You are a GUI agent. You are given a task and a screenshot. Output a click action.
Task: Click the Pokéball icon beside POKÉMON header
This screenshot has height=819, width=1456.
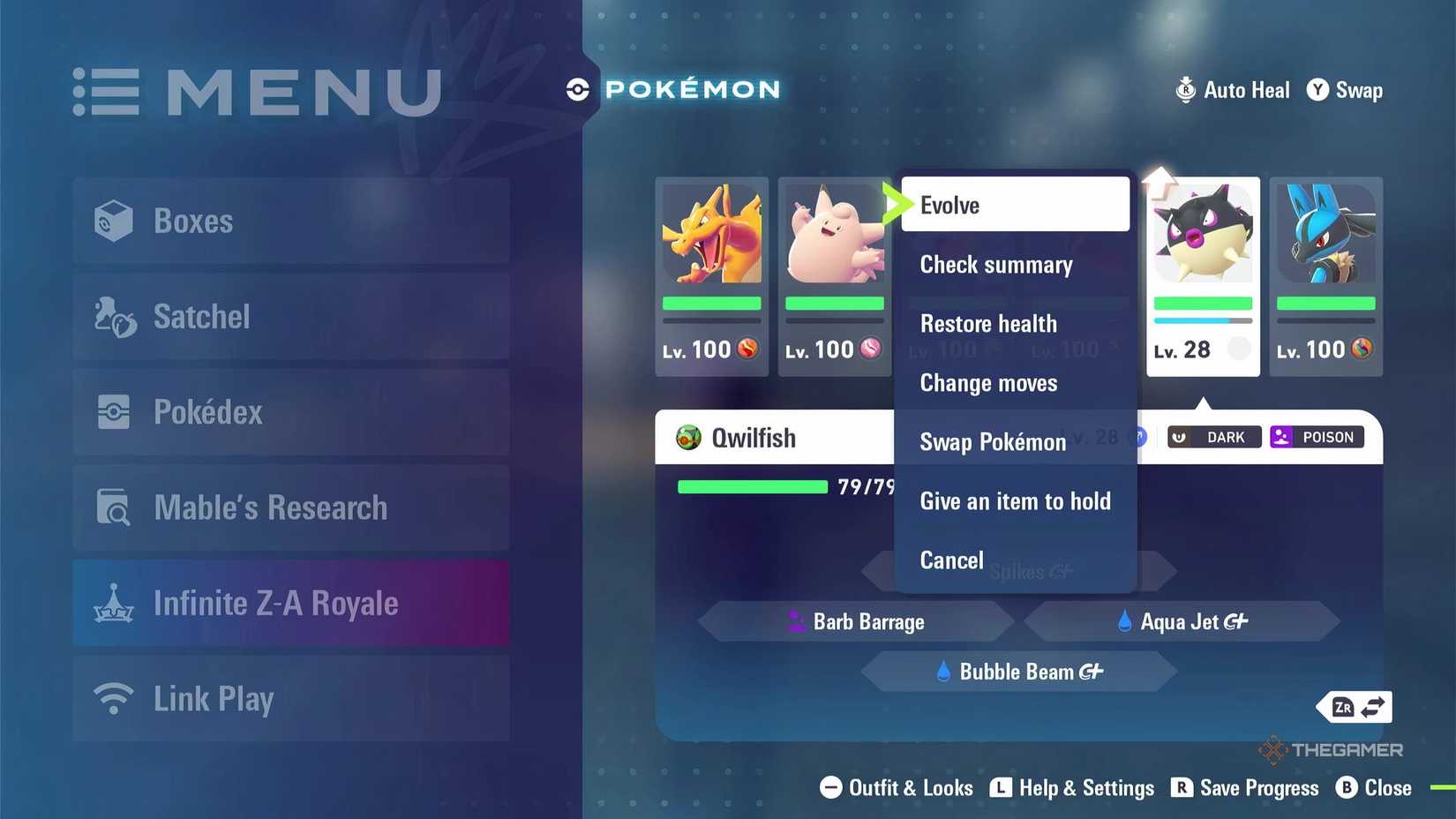coord(578,88)
